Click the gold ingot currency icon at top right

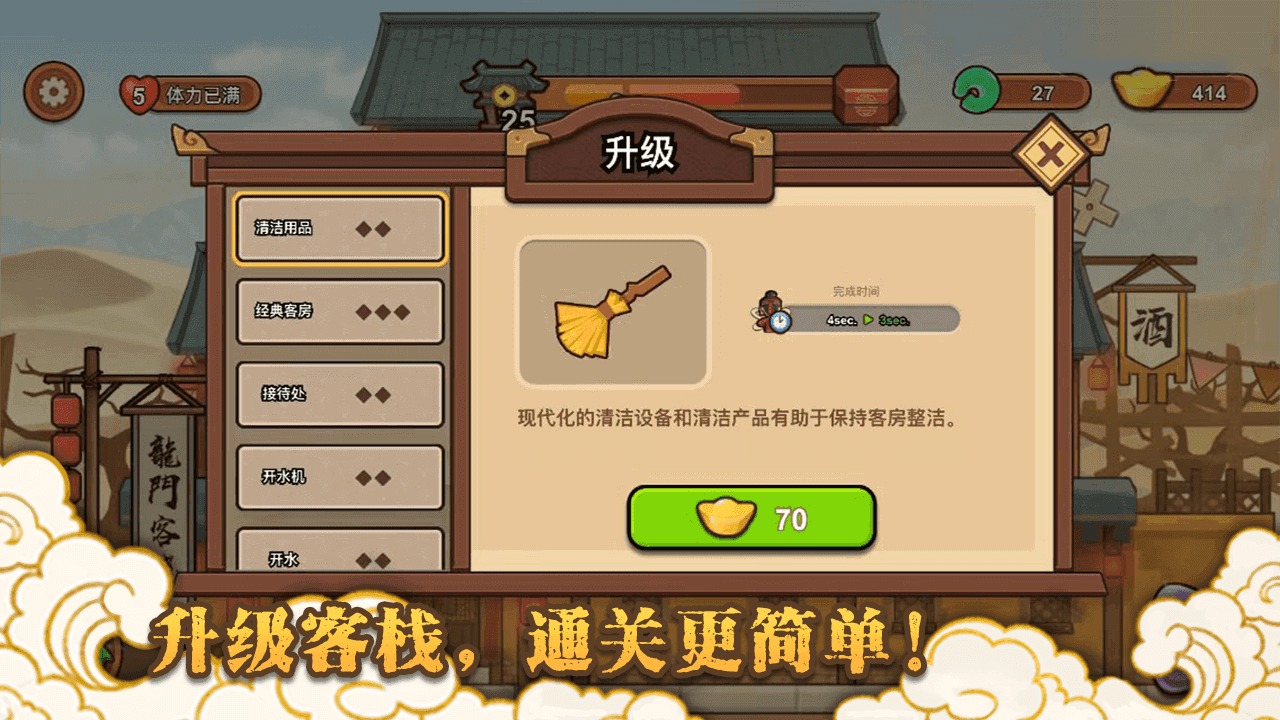[1143, 90]
